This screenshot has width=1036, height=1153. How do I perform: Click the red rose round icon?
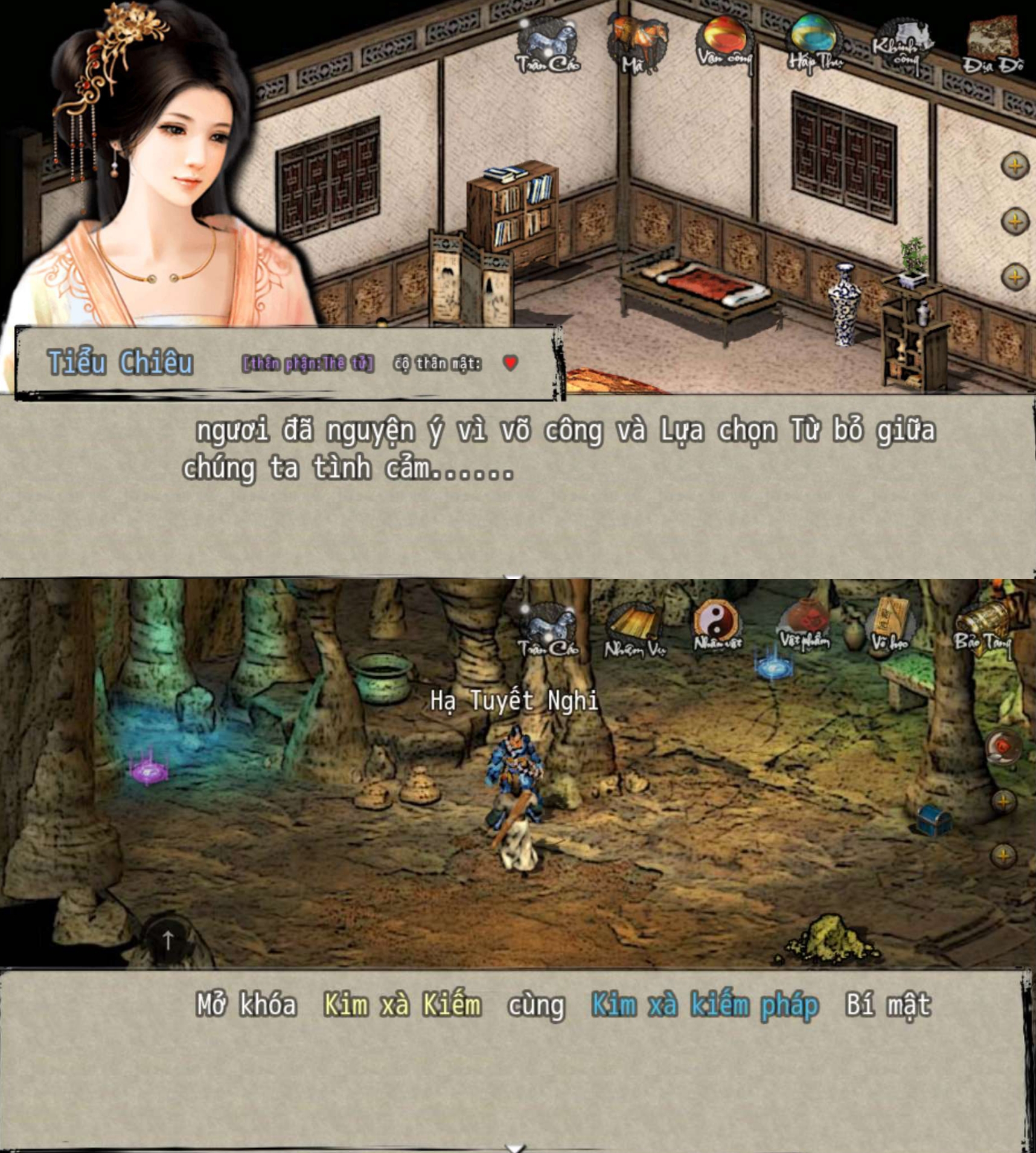(x=1002, y=747)
